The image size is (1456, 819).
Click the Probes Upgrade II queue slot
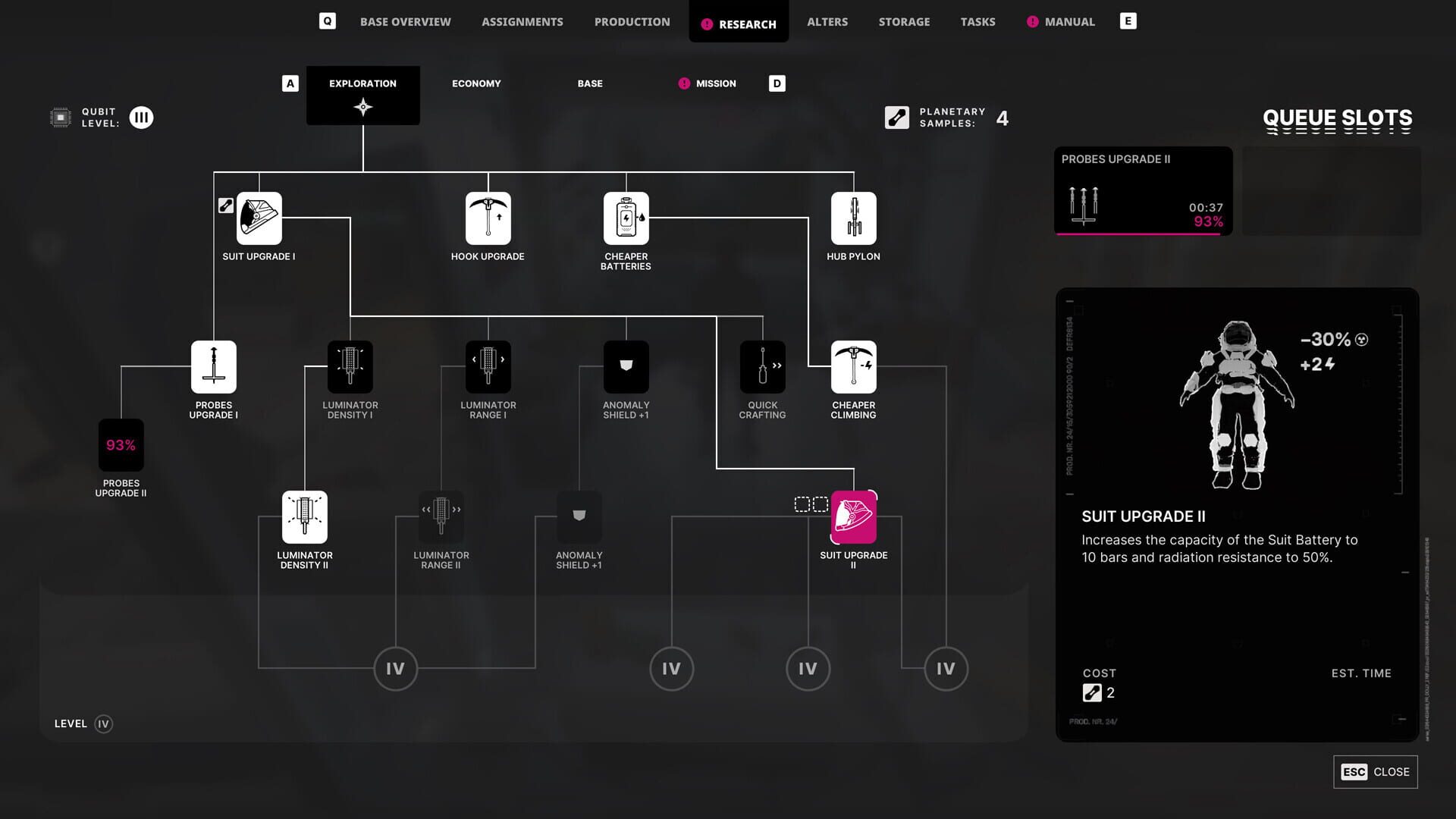[x=1142, y=191]
